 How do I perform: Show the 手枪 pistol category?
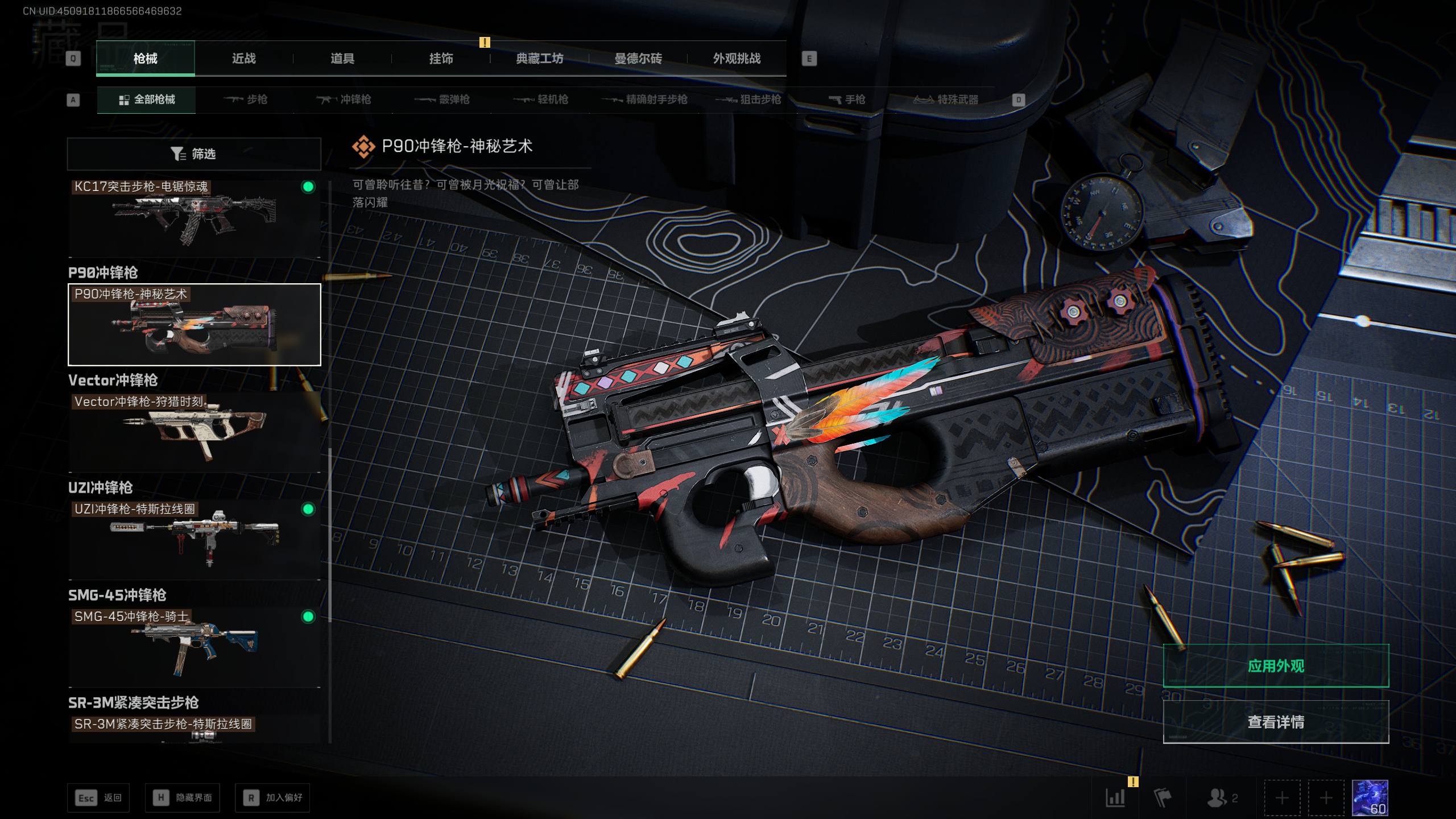click(x=847, y=100)
